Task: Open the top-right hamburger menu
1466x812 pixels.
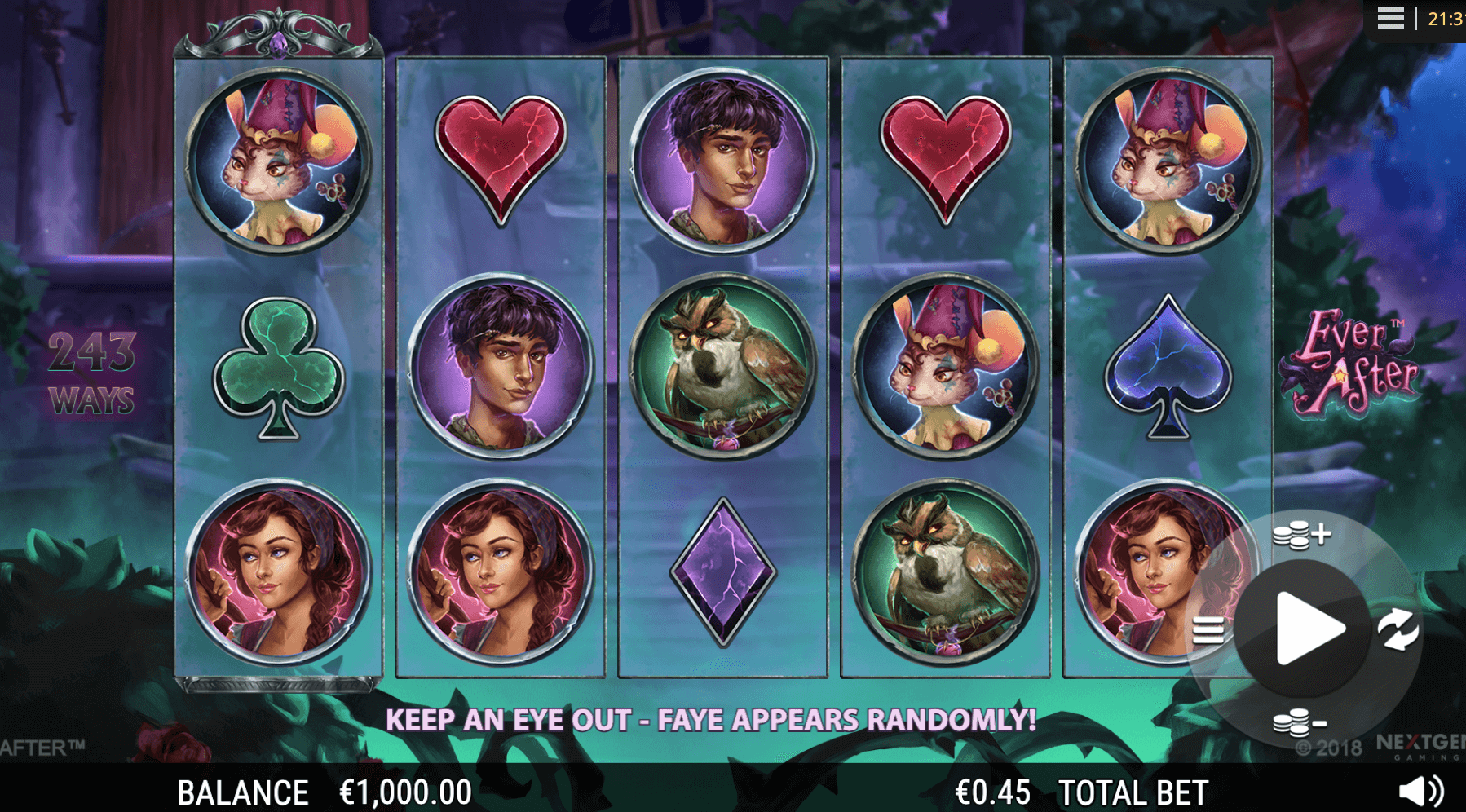Action: (1390, 19)
